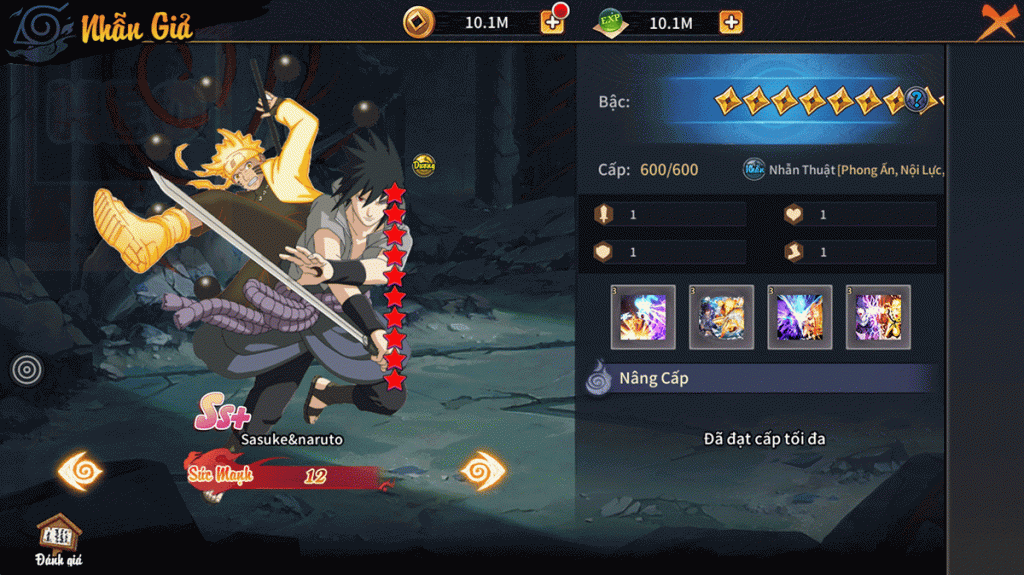The width and height of the screenshot is (1024, 575).
Task: Switch to the next ninja
Action: tap(487, 470)
